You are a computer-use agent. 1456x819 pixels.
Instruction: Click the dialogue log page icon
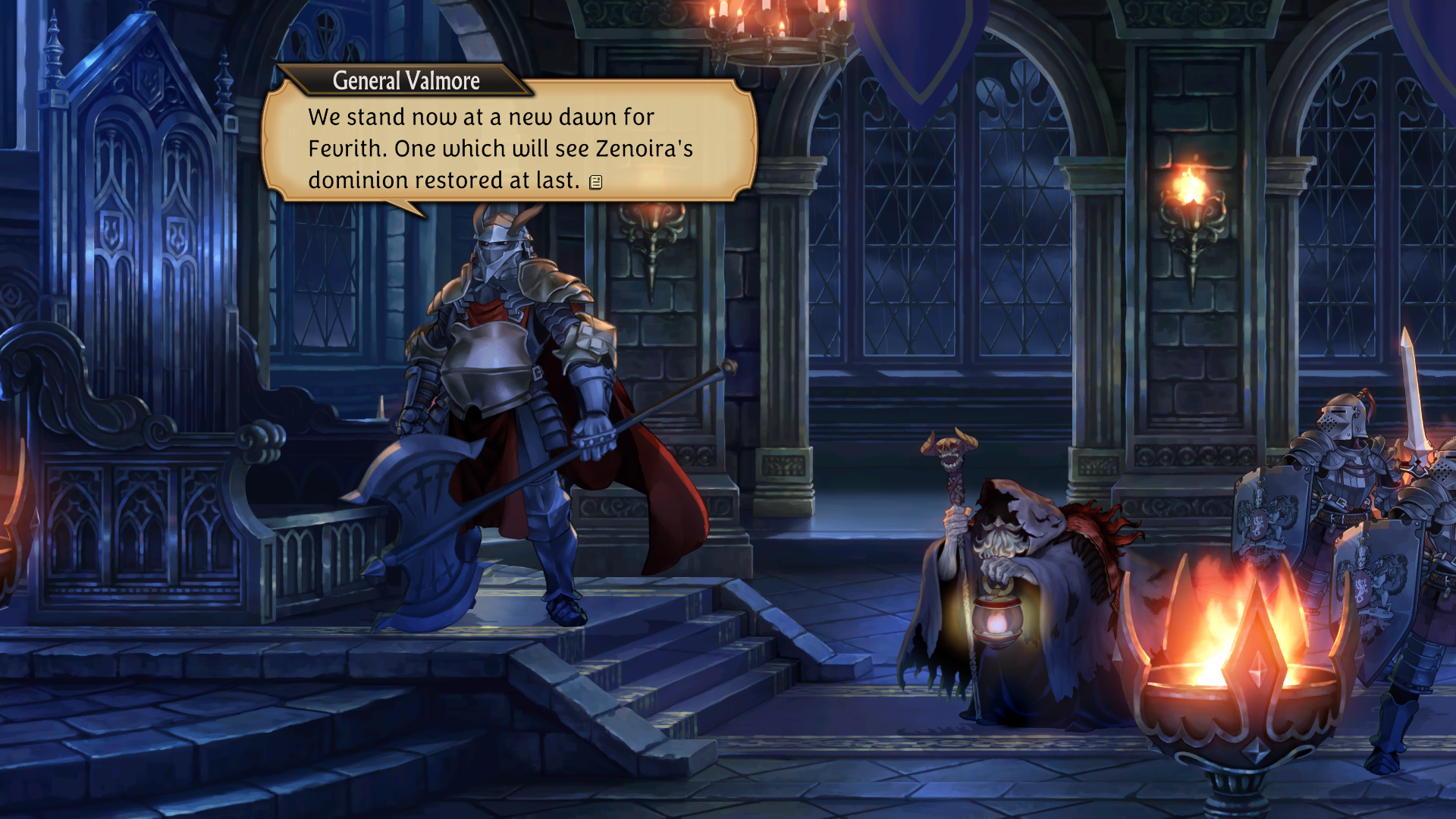pyautogui.click(x=596, y=181)
